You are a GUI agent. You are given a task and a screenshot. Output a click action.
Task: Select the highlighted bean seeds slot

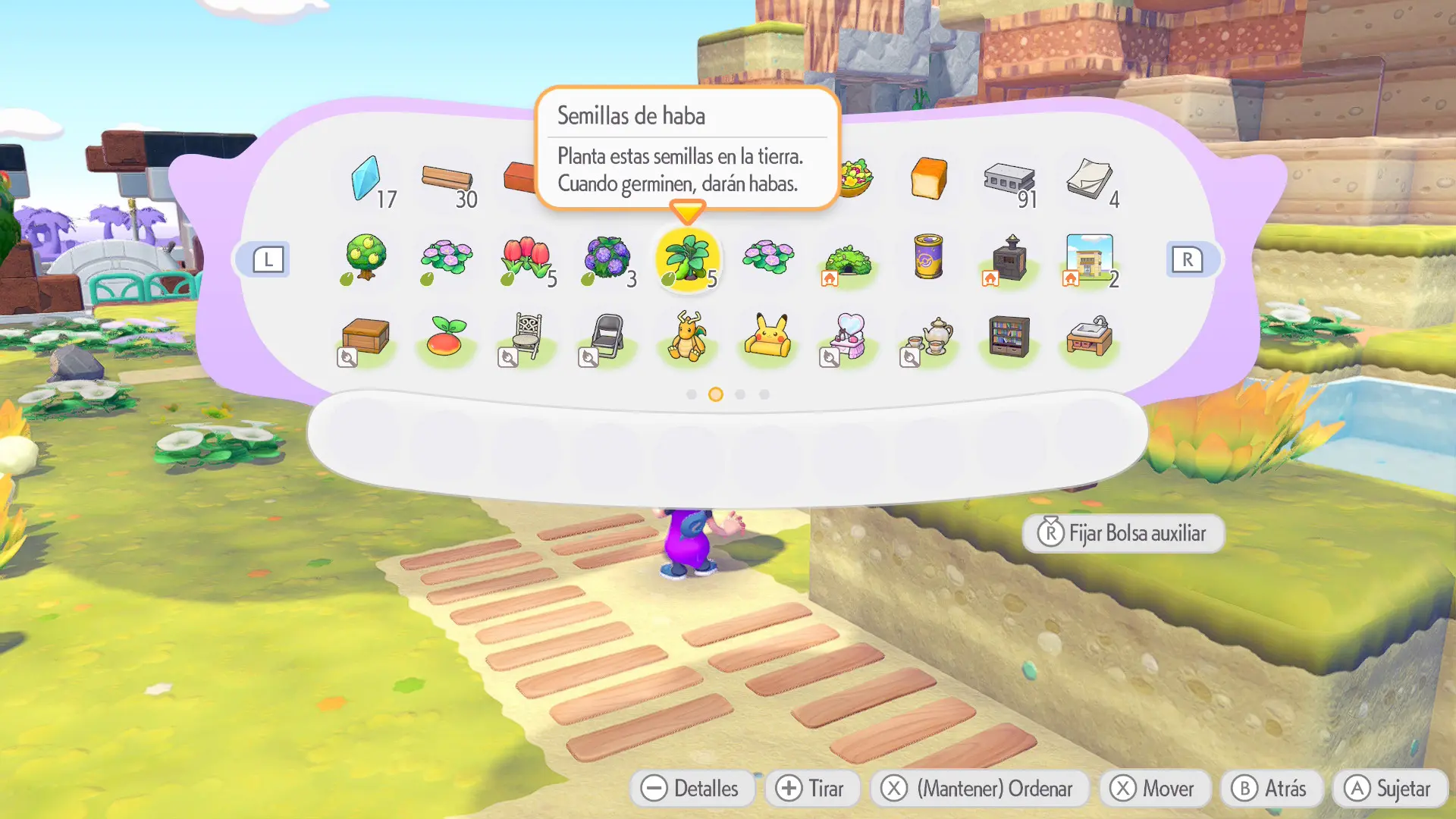(x=687, y=259)
